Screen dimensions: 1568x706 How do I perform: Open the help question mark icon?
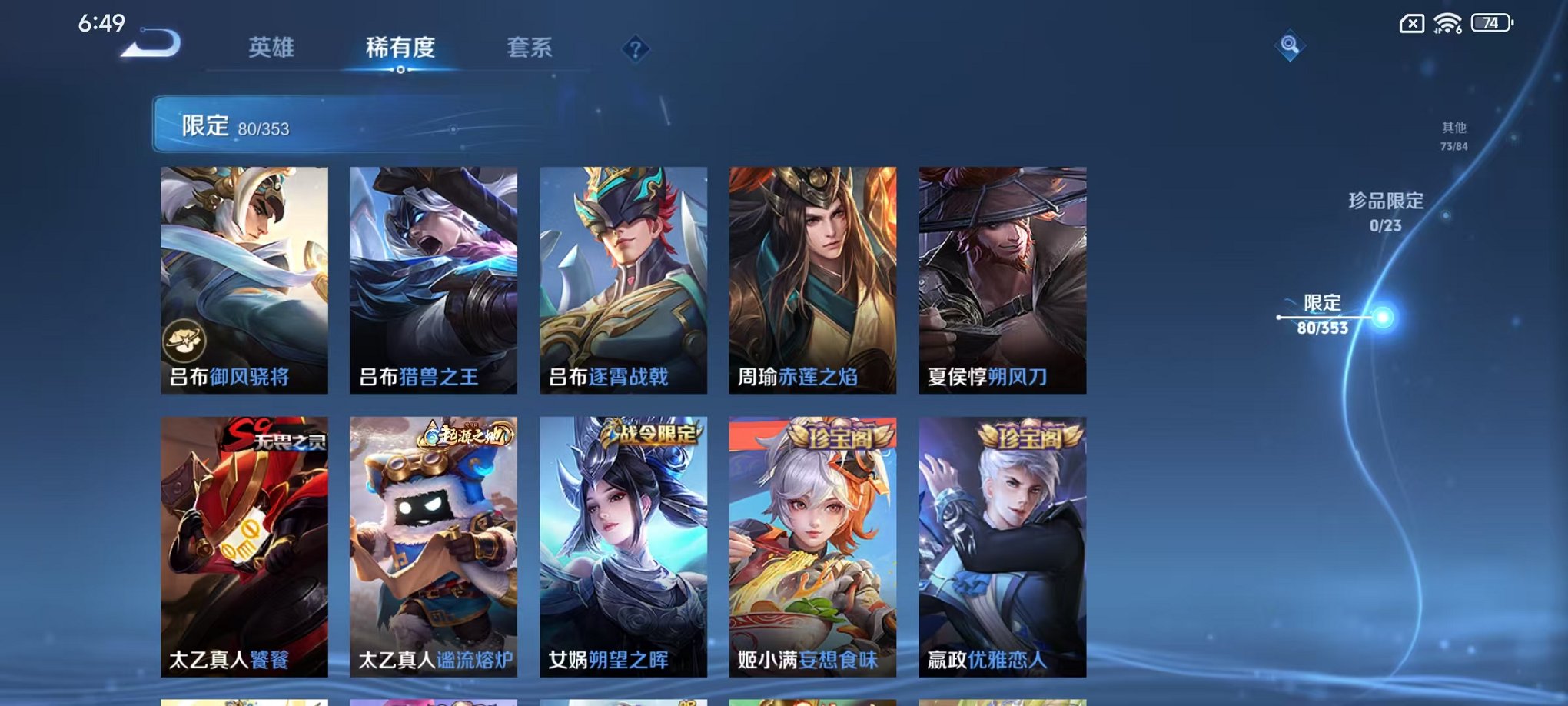[634, 50]
